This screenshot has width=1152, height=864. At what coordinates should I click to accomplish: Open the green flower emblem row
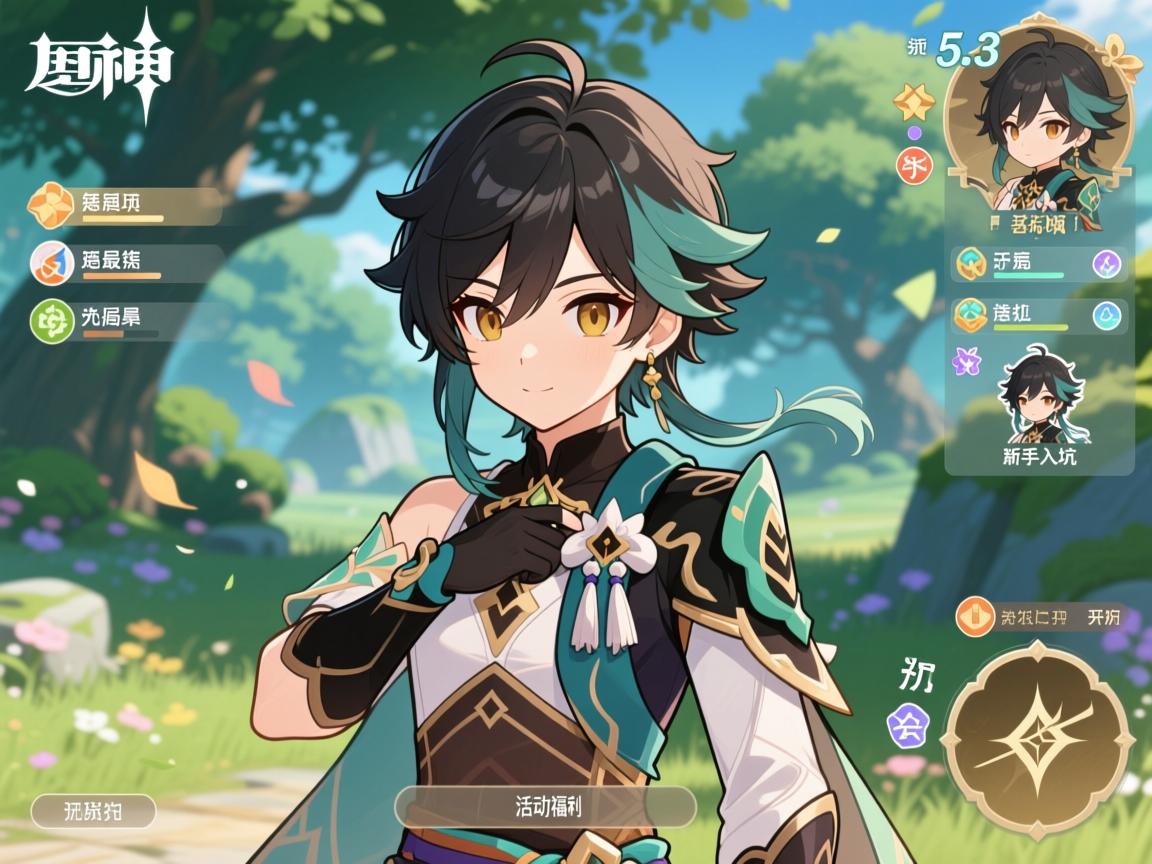[124, 319]
